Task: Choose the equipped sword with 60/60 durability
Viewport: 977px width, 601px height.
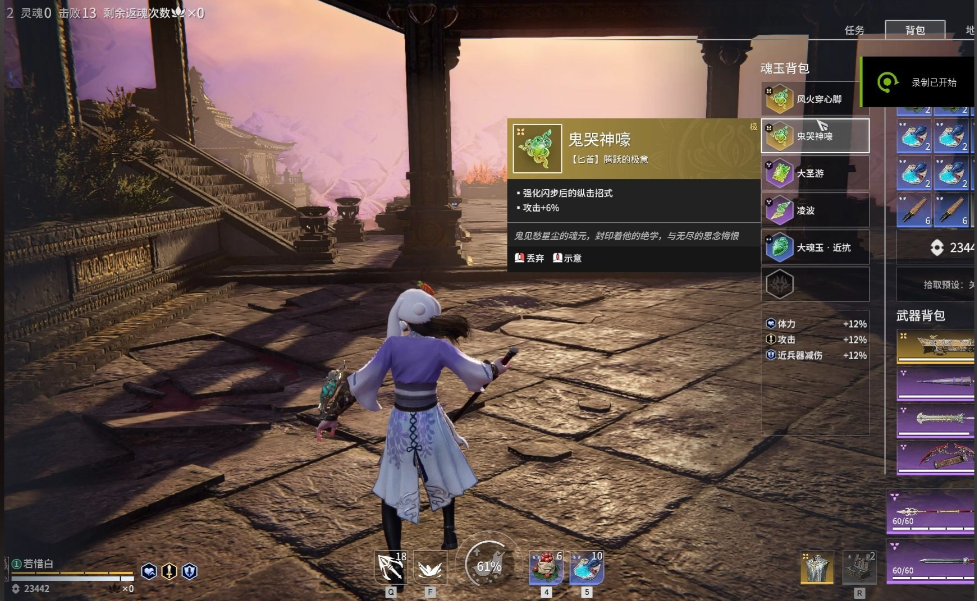Action: pyautogui.click(x=931, y=562)
